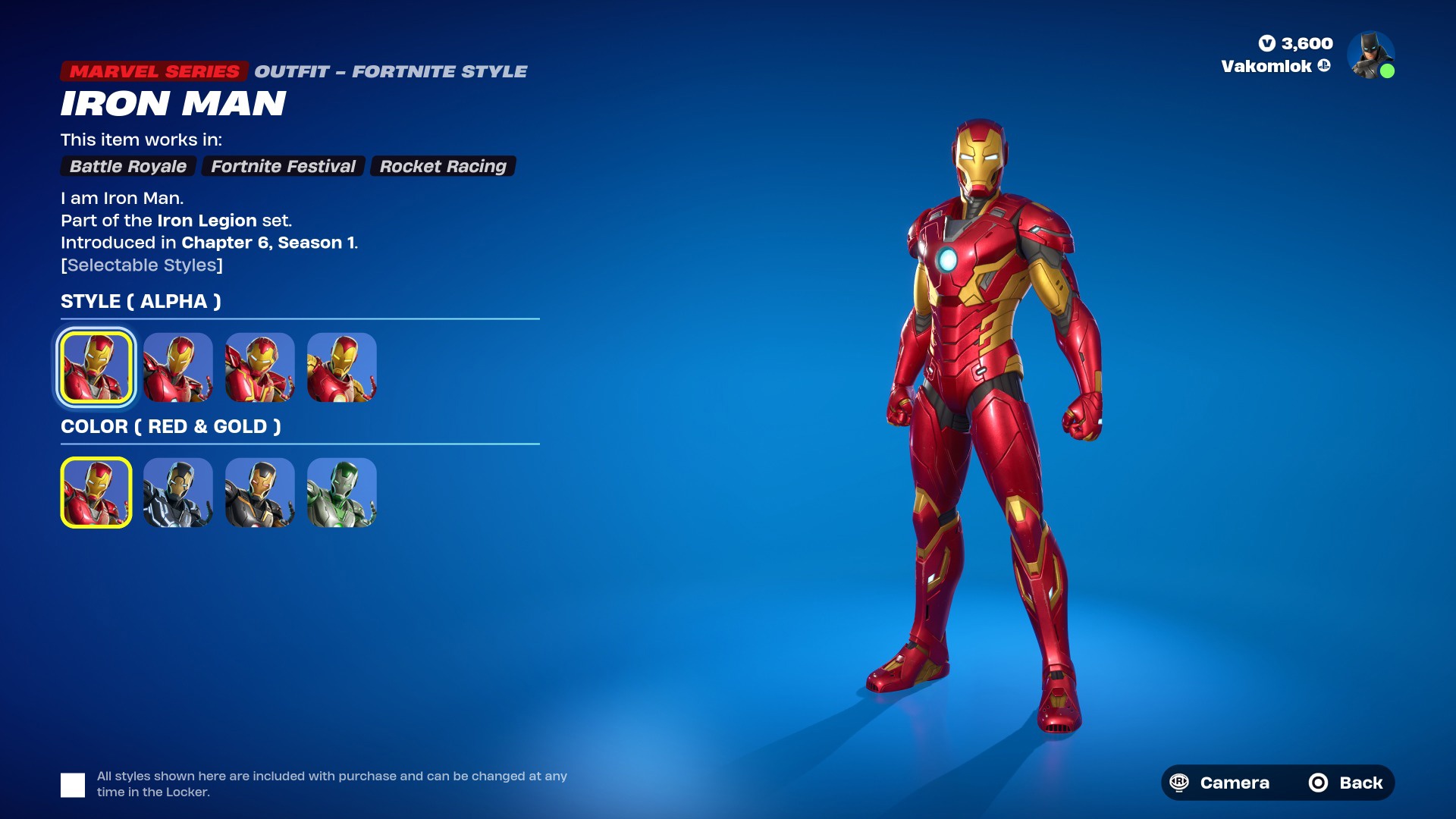Click the Battle Royale mode tag
Image resolution: width=1456 pixels, height=819 pixels.
pyautogui.click(x=127, y=166)
